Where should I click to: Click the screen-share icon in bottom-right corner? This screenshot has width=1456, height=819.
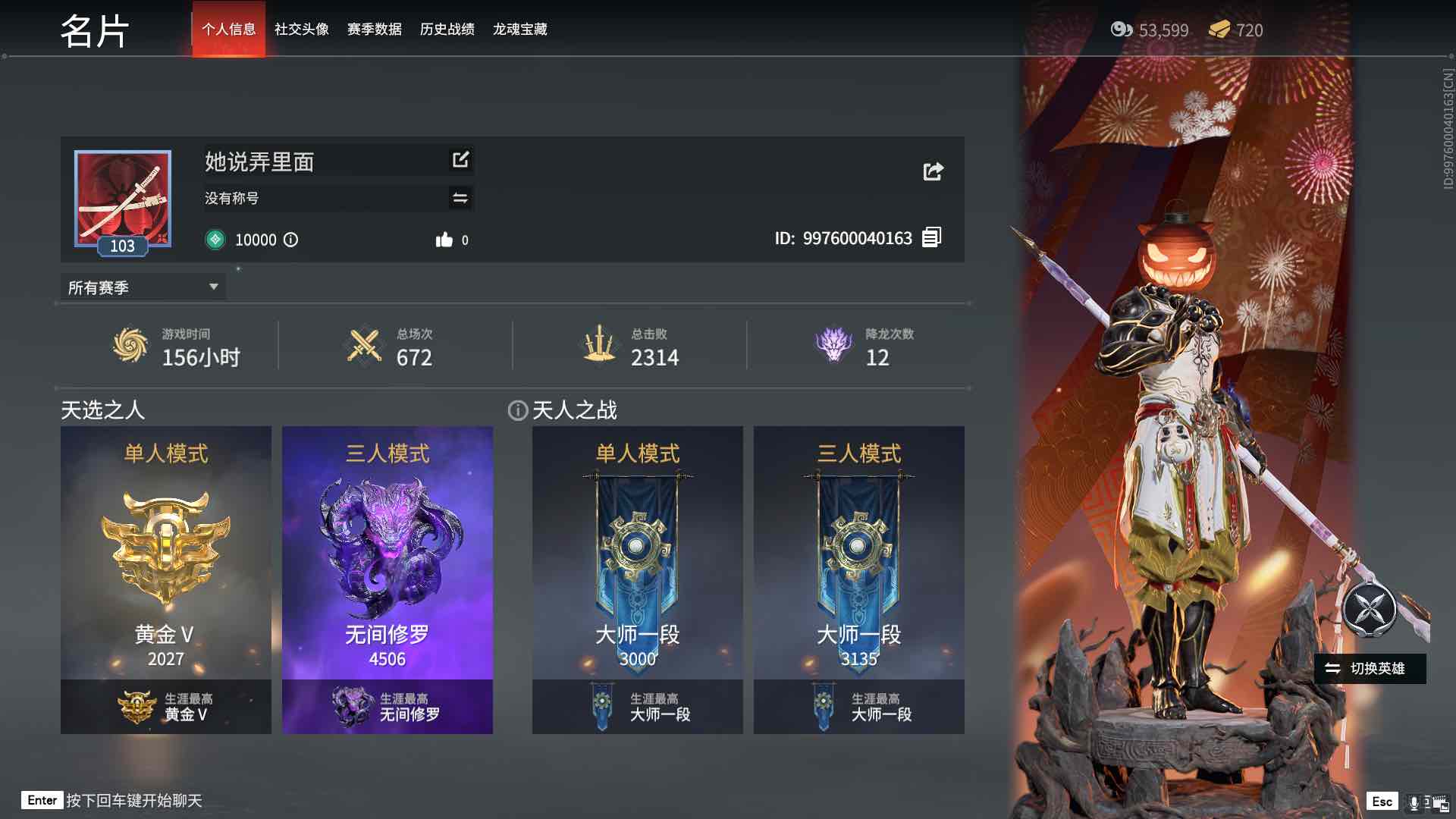point(1440,802)
